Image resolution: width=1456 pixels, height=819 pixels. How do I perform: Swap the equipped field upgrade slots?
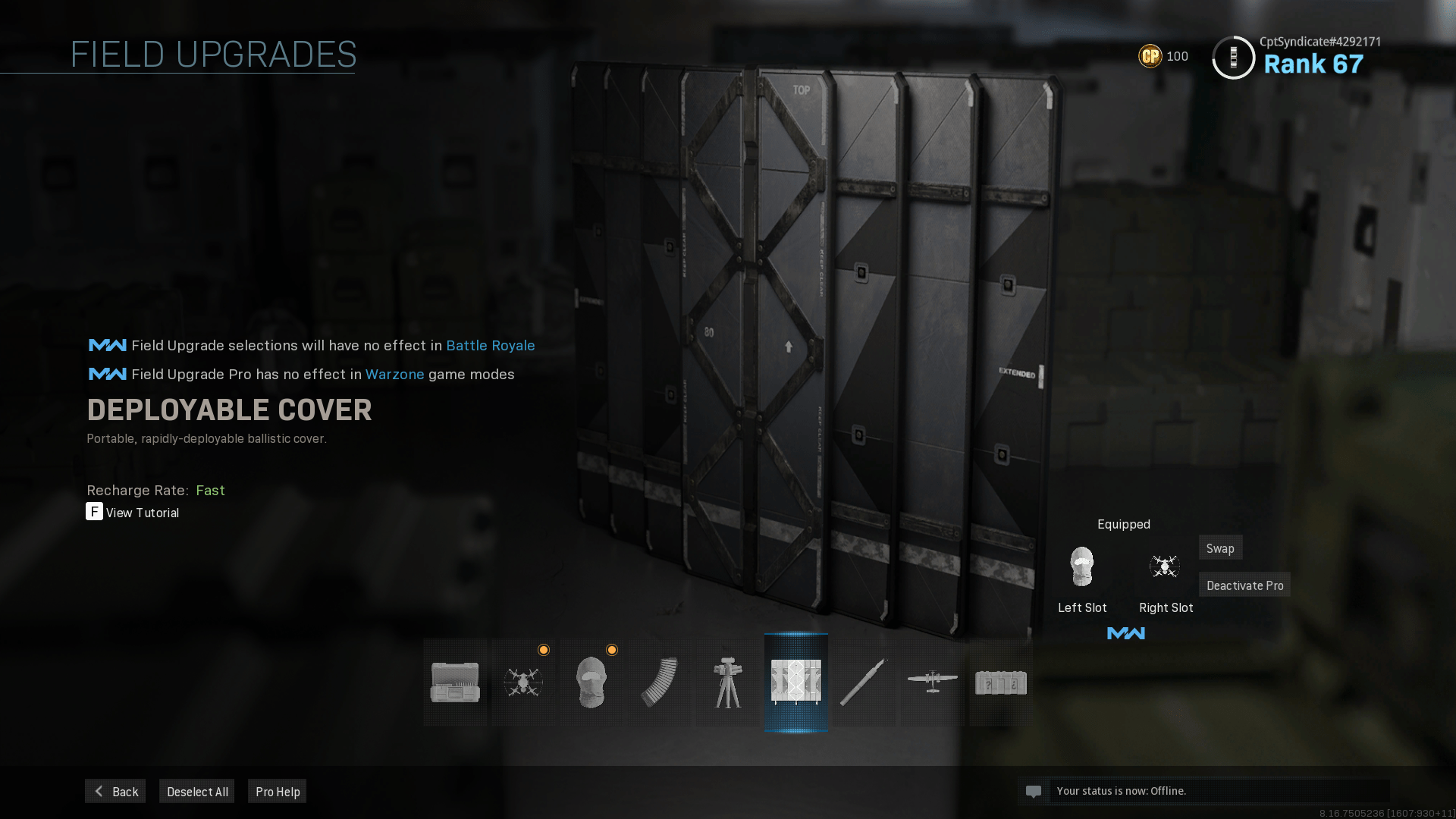pos(1220,548)
